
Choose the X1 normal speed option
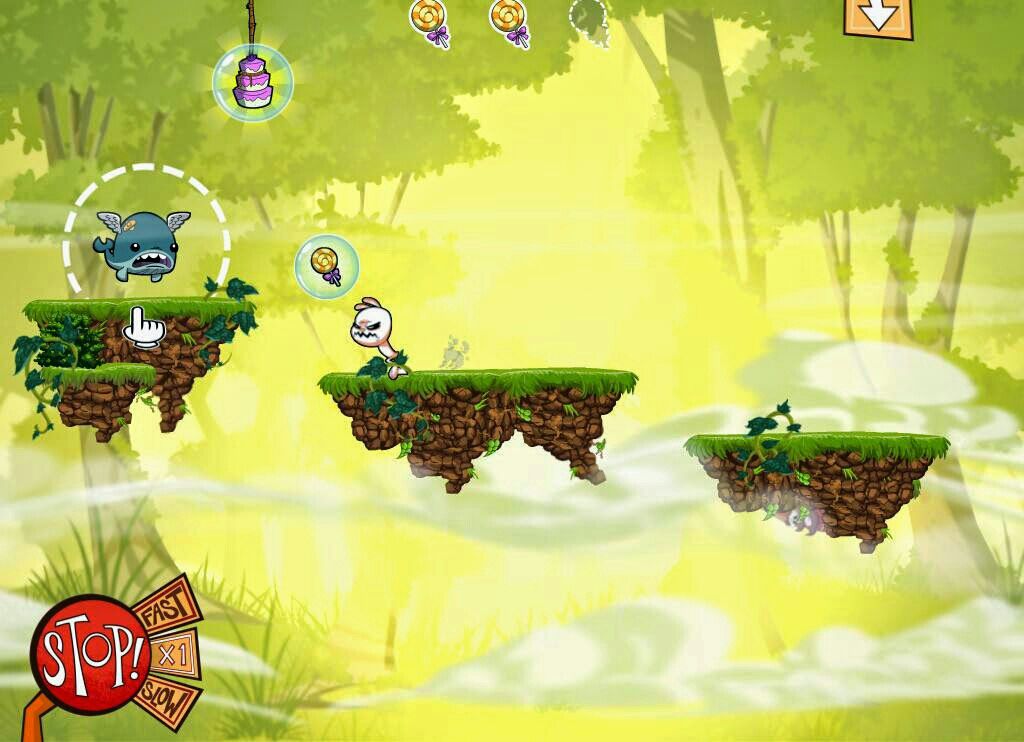click(174, 655)
